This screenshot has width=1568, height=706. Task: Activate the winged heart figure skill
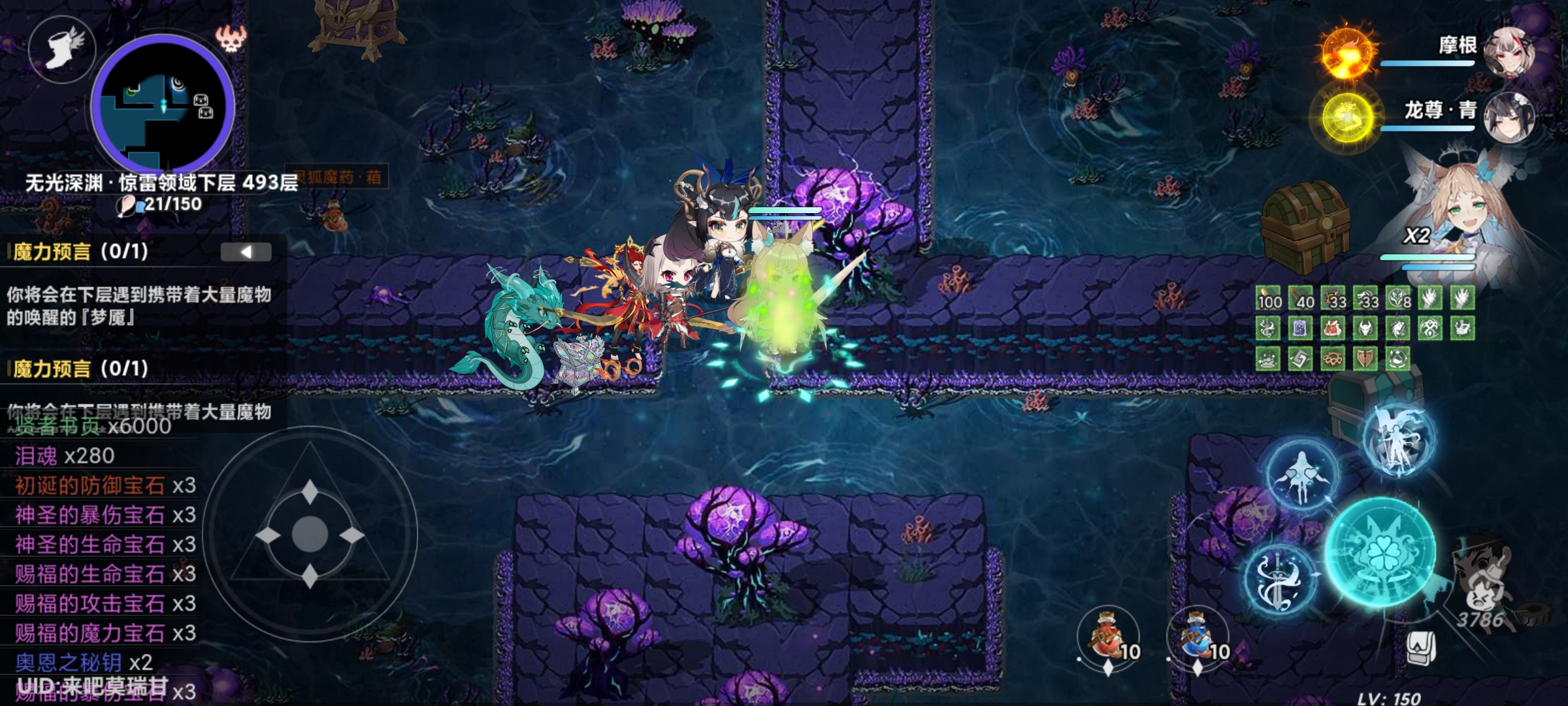(x=1301, y=475)
